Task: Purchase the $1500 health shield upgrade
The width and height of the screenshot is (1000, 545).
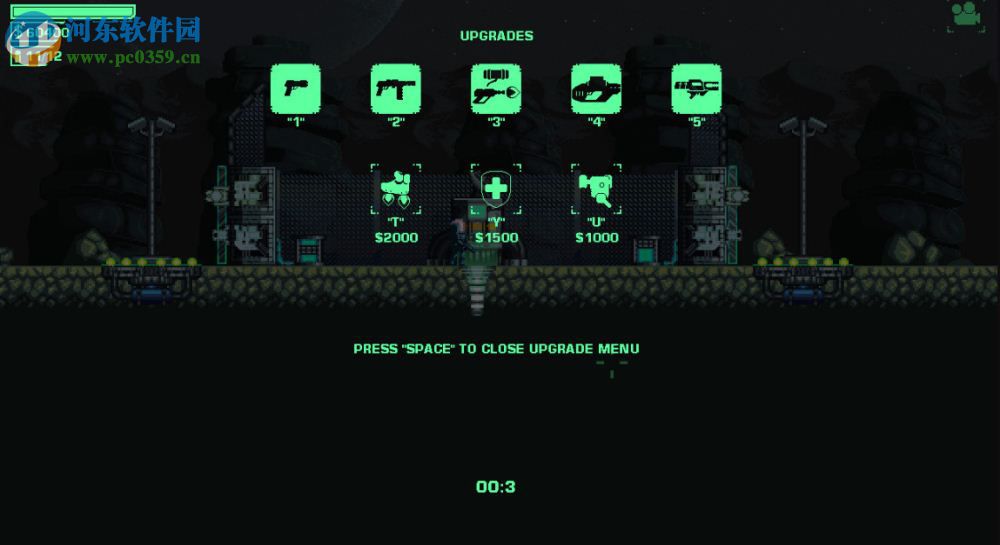Action: click(496, 190)
